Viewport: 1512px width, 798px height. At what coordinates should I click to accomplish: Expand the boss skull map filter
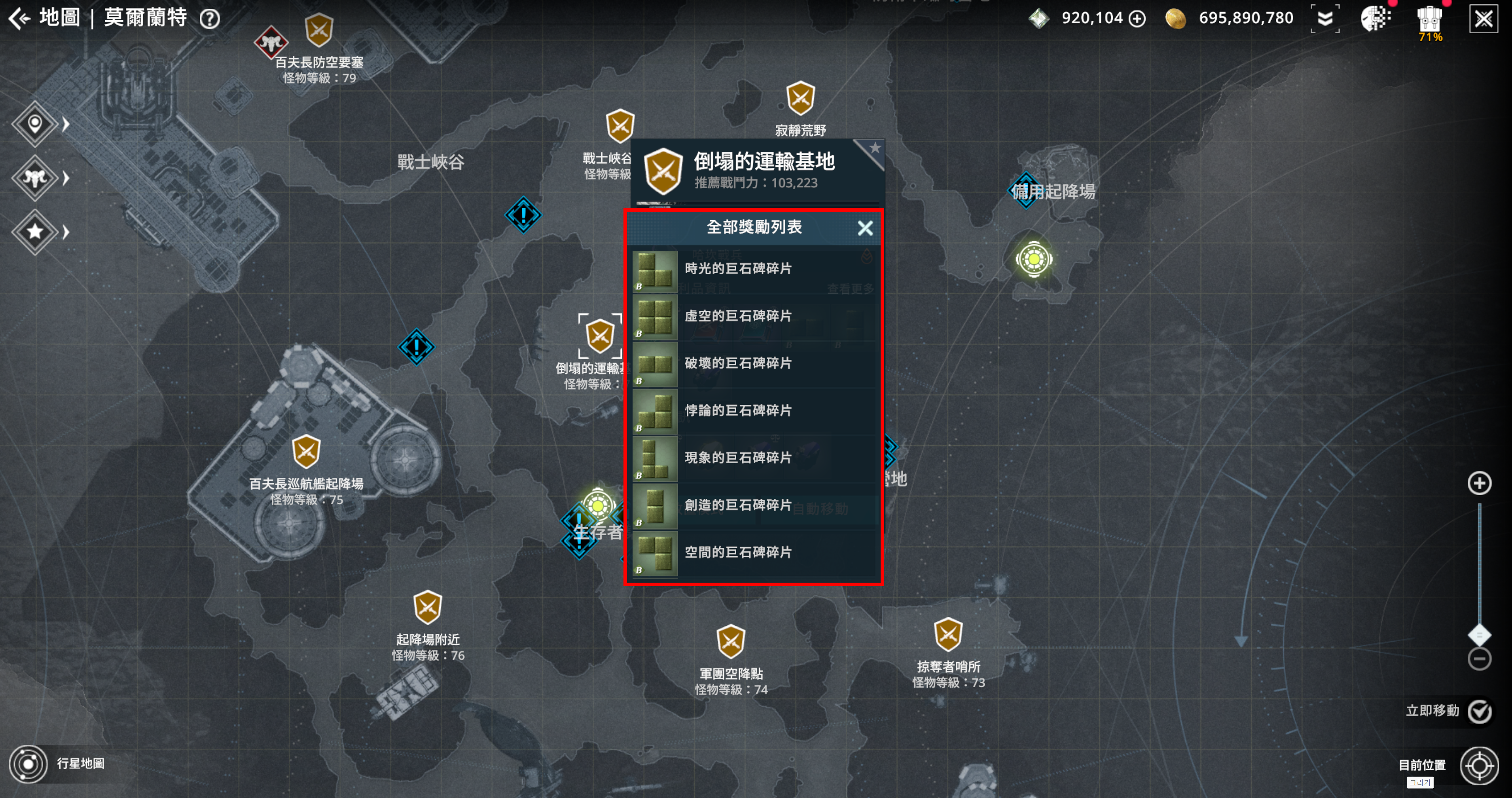tap(35, 178)
